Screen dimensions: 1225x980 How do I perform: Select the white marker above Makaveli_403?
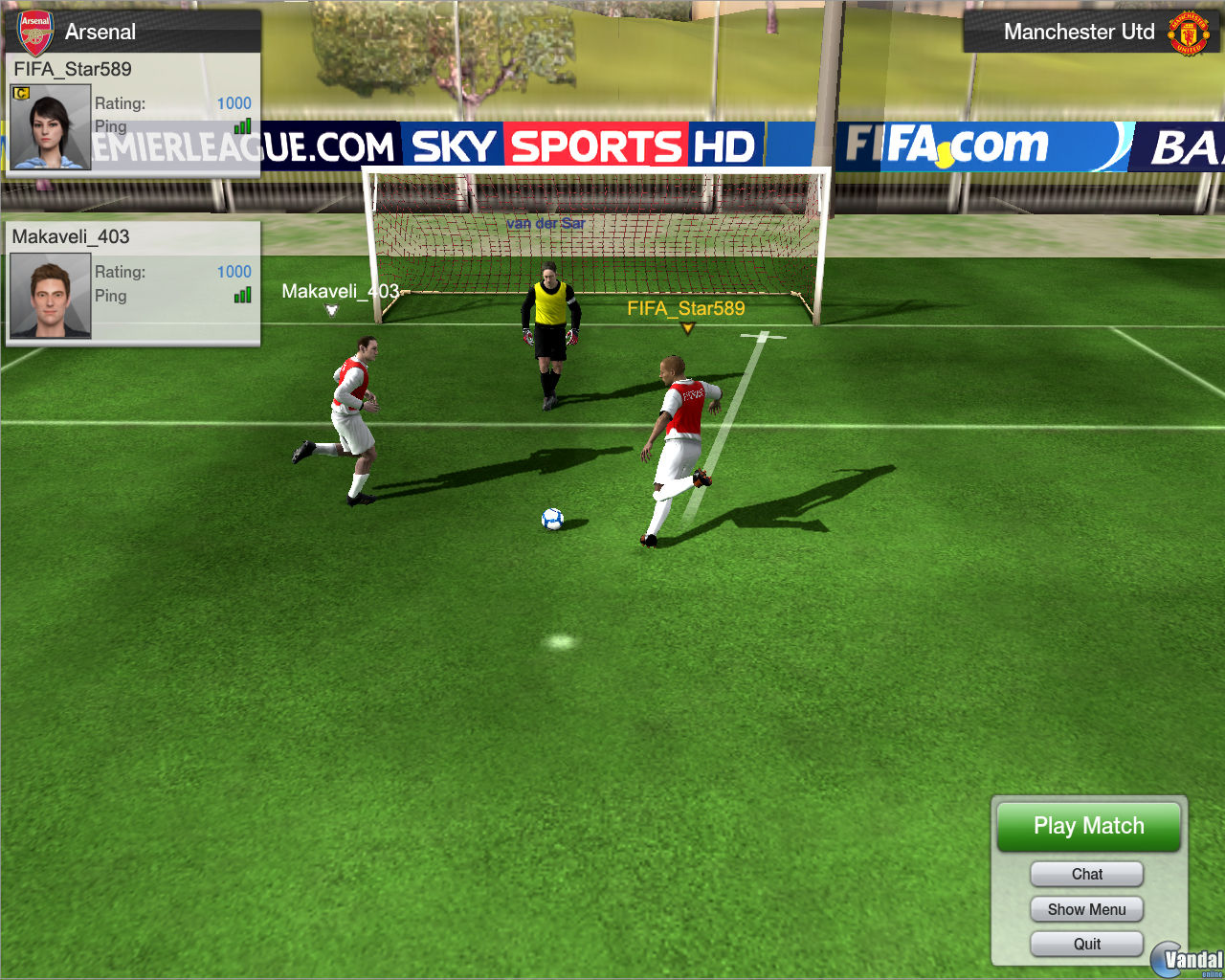pos(330,309)
